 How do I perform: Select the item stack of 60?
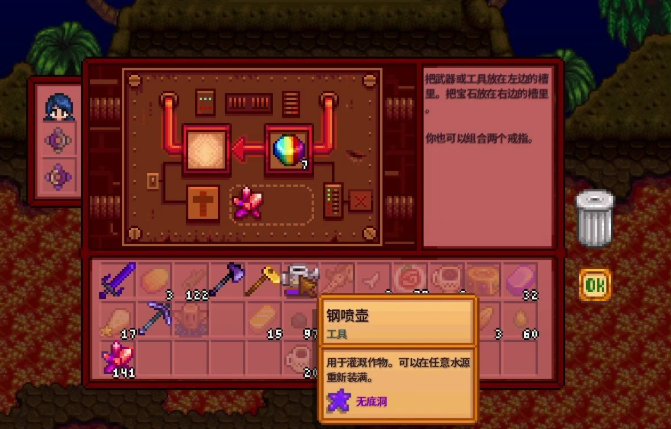(x=522, y=319)
